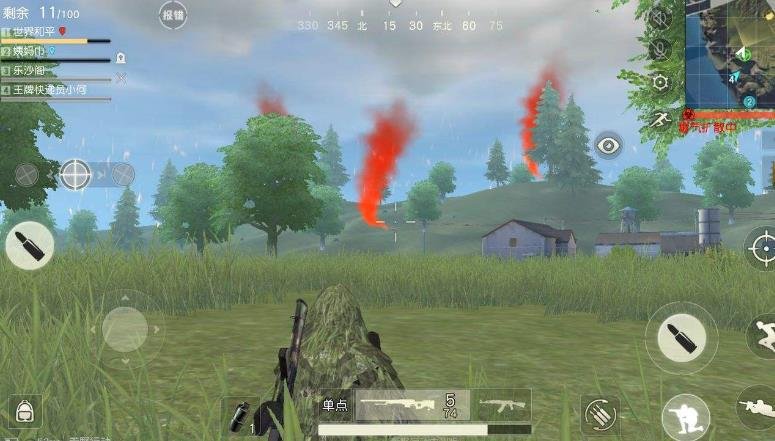Select the grenade slot
Image resolution: width=775 pixels, height=441 pixels.
click(x=240, y=413)
